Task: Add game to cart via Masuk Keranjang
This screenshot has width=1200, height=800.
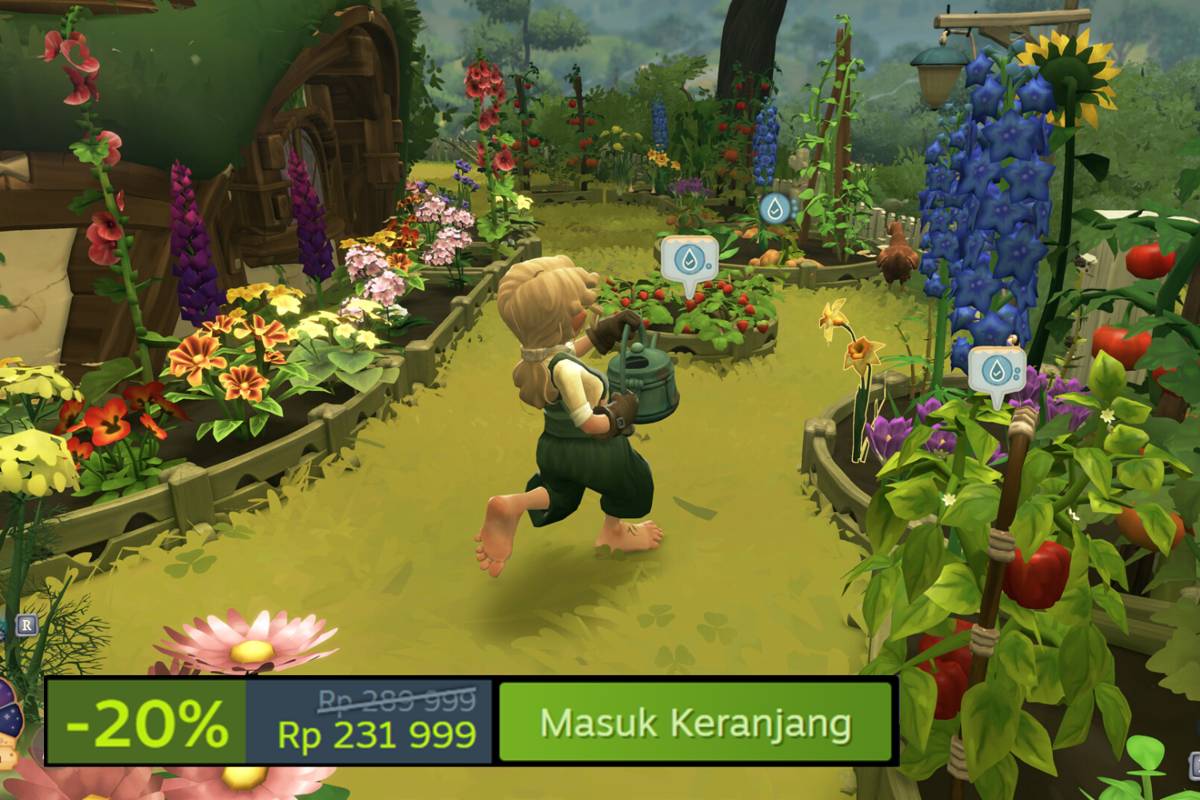Action: [x=695, y=722]
